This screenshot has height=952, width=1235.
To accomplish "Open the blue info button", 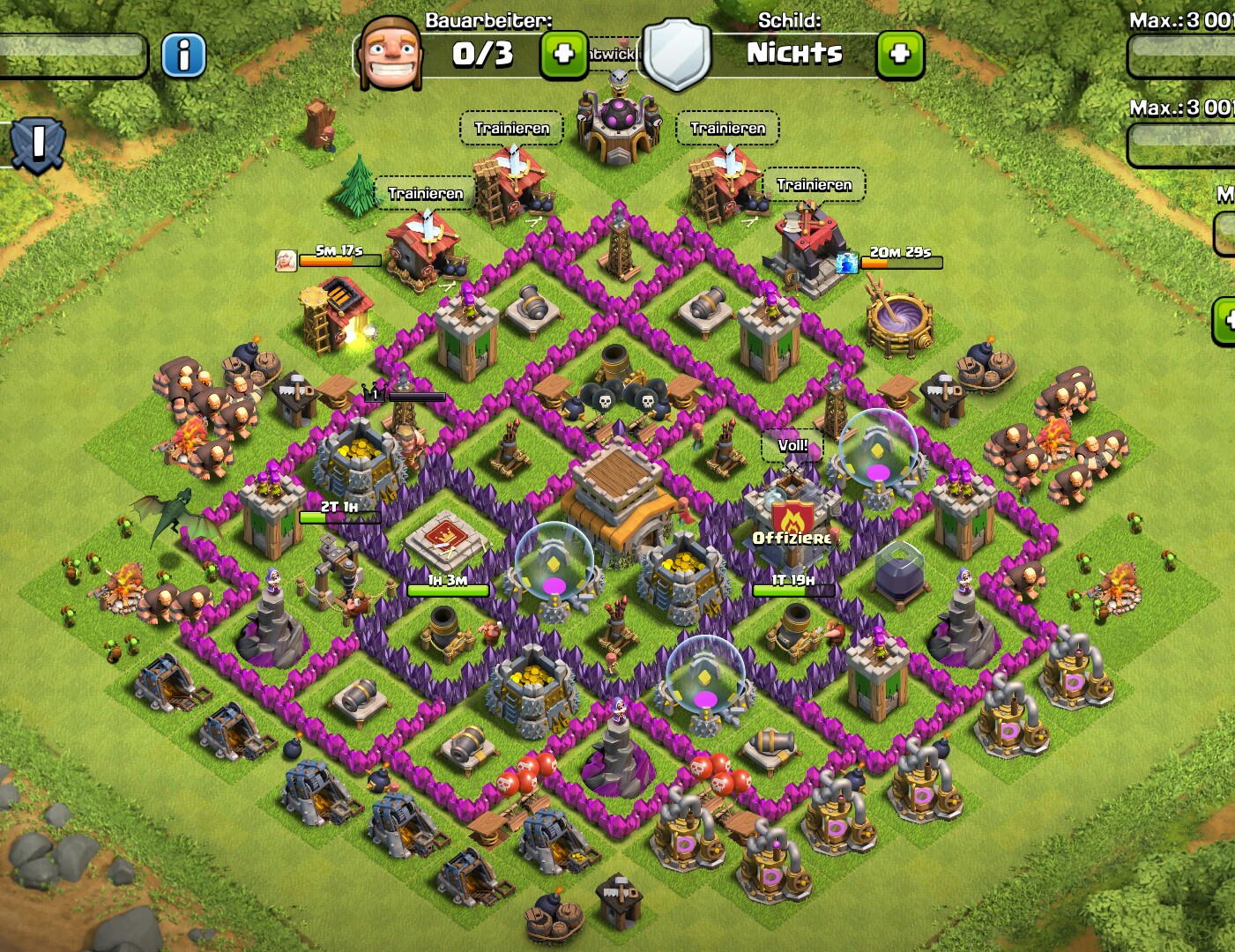I will click(x=183, y=56).
